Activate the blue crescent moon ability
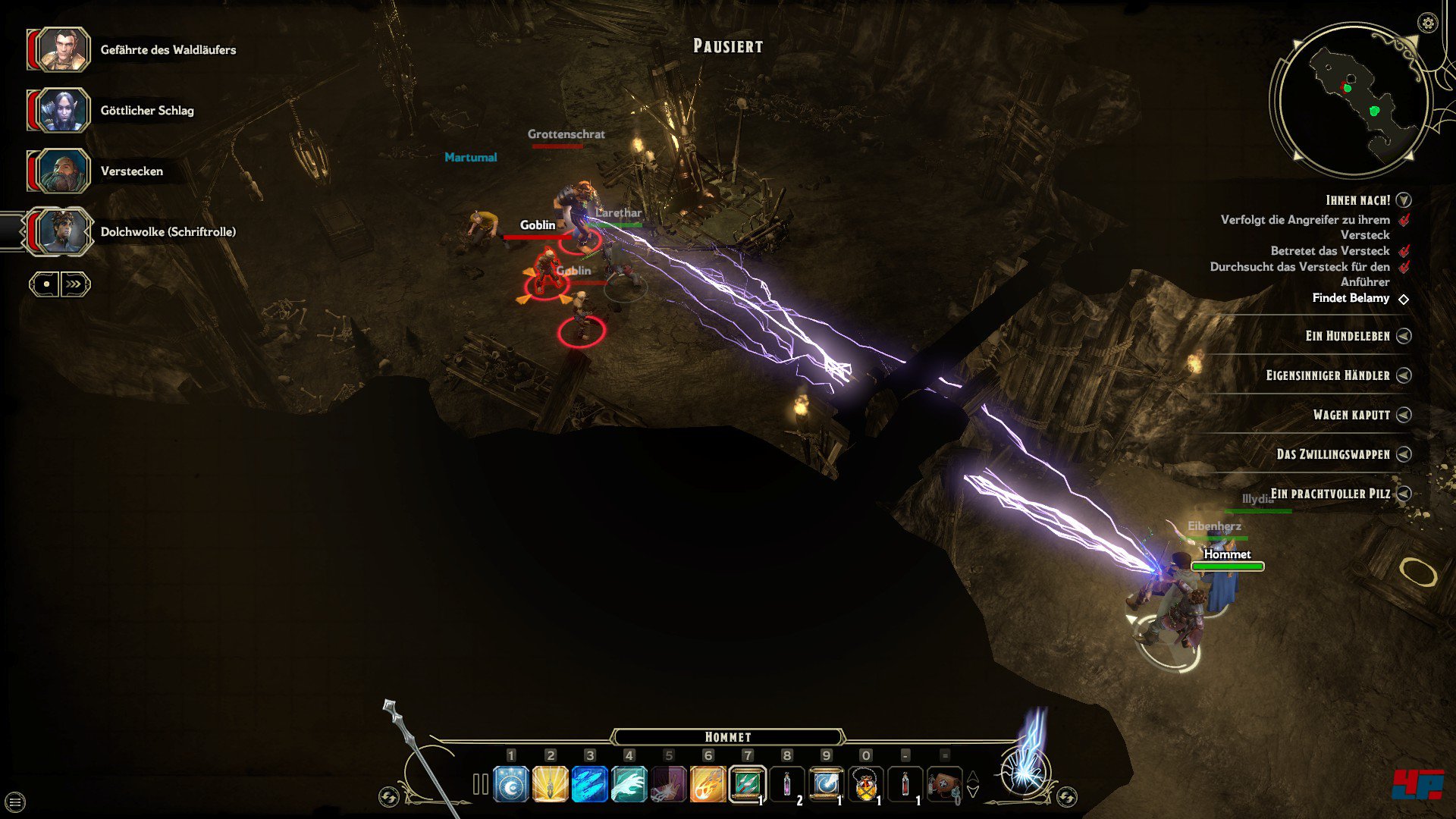 click(511, 785)
